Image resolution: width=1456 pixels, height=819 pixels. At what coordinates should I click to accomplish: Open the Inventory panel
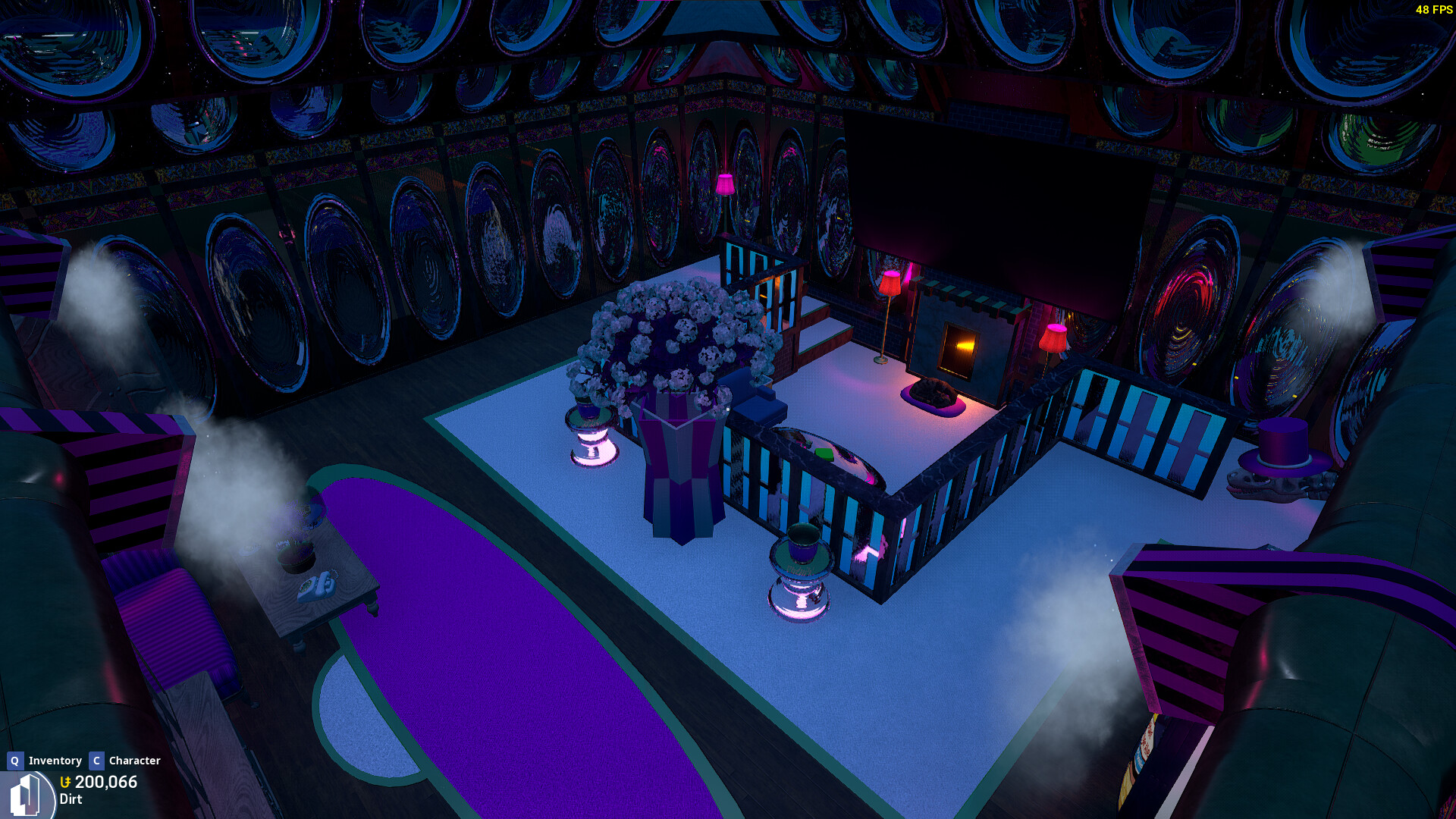point(45,761)
